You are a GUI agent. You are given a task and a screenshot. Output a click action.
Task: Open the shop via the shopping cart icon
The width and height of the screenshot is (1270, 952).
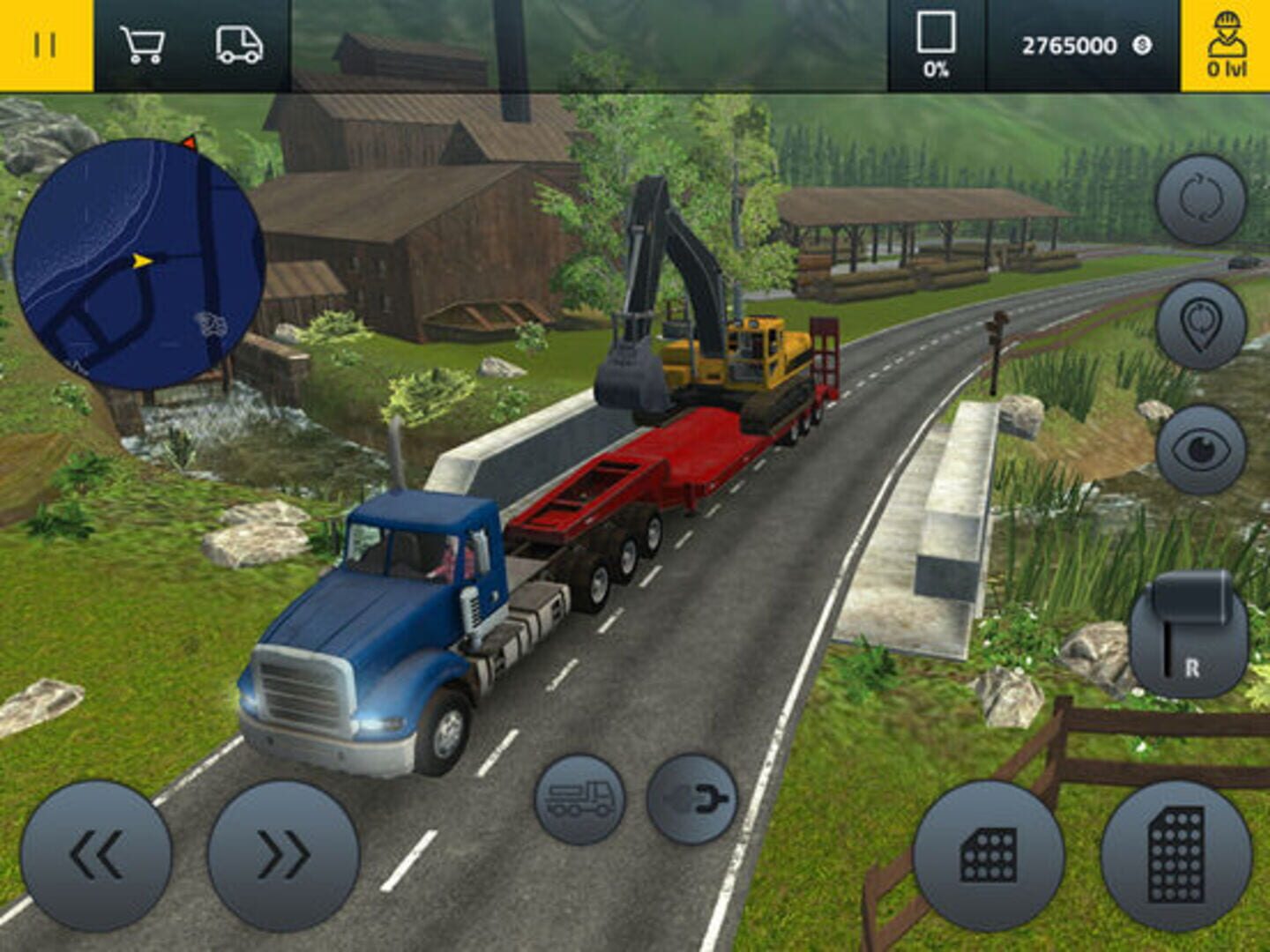tap(142, 45)
